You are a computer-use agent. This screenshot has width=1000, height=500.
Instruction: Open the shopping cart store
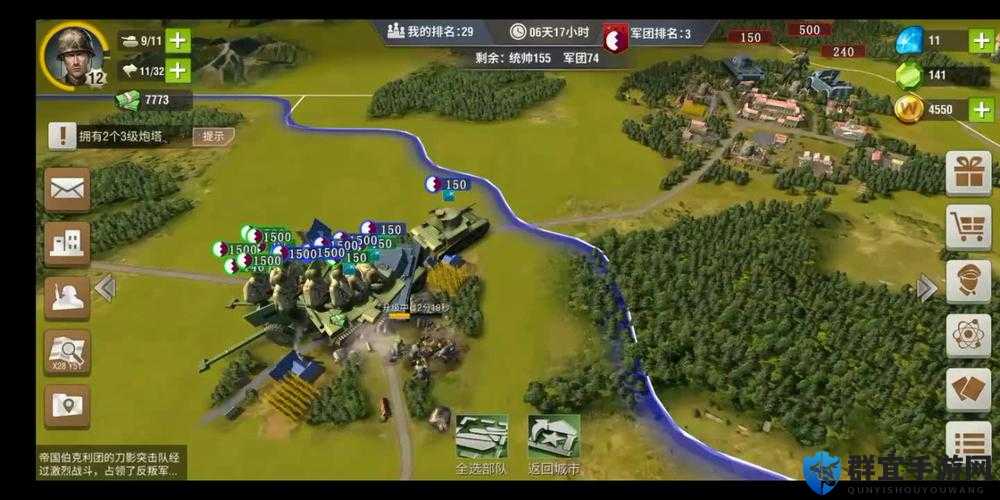click(968, 227)
